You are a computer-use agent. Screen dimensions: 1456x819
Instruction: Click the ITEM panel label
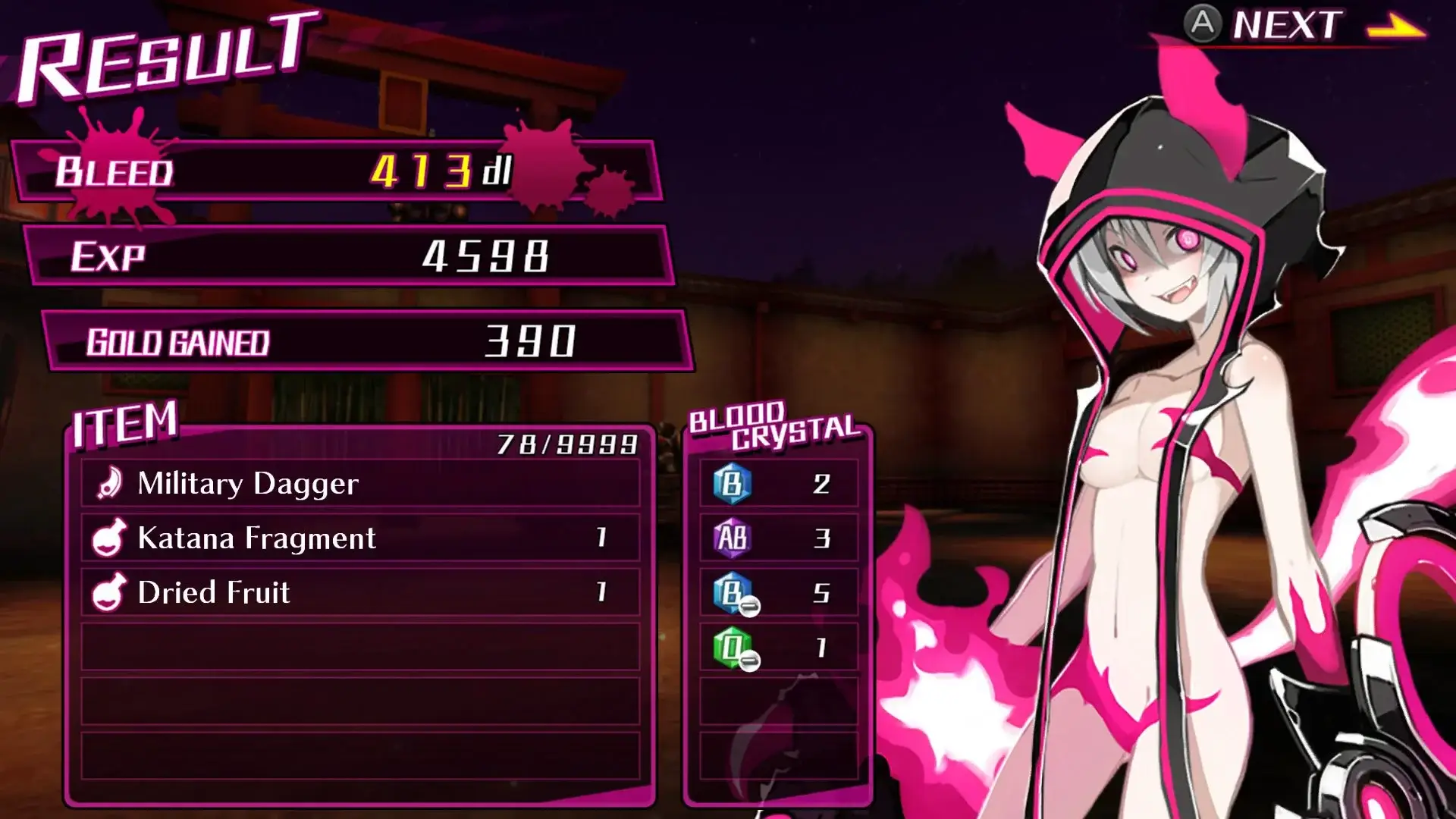coord(125,423)
